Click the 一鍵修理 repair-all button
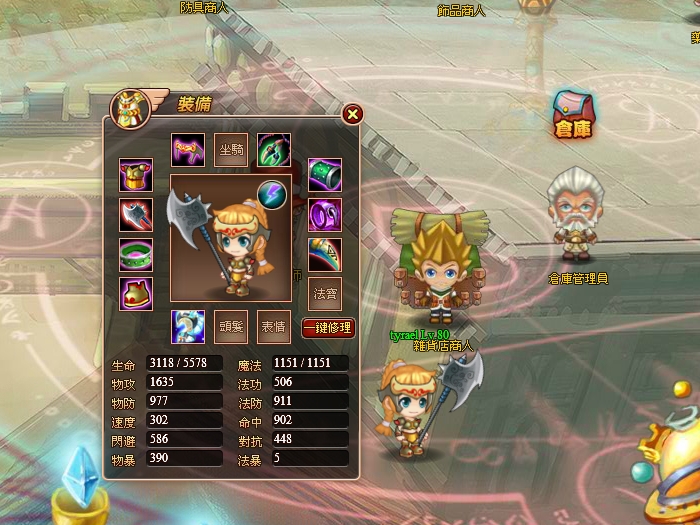Screen dimensions: 700x525 [328, 327]
